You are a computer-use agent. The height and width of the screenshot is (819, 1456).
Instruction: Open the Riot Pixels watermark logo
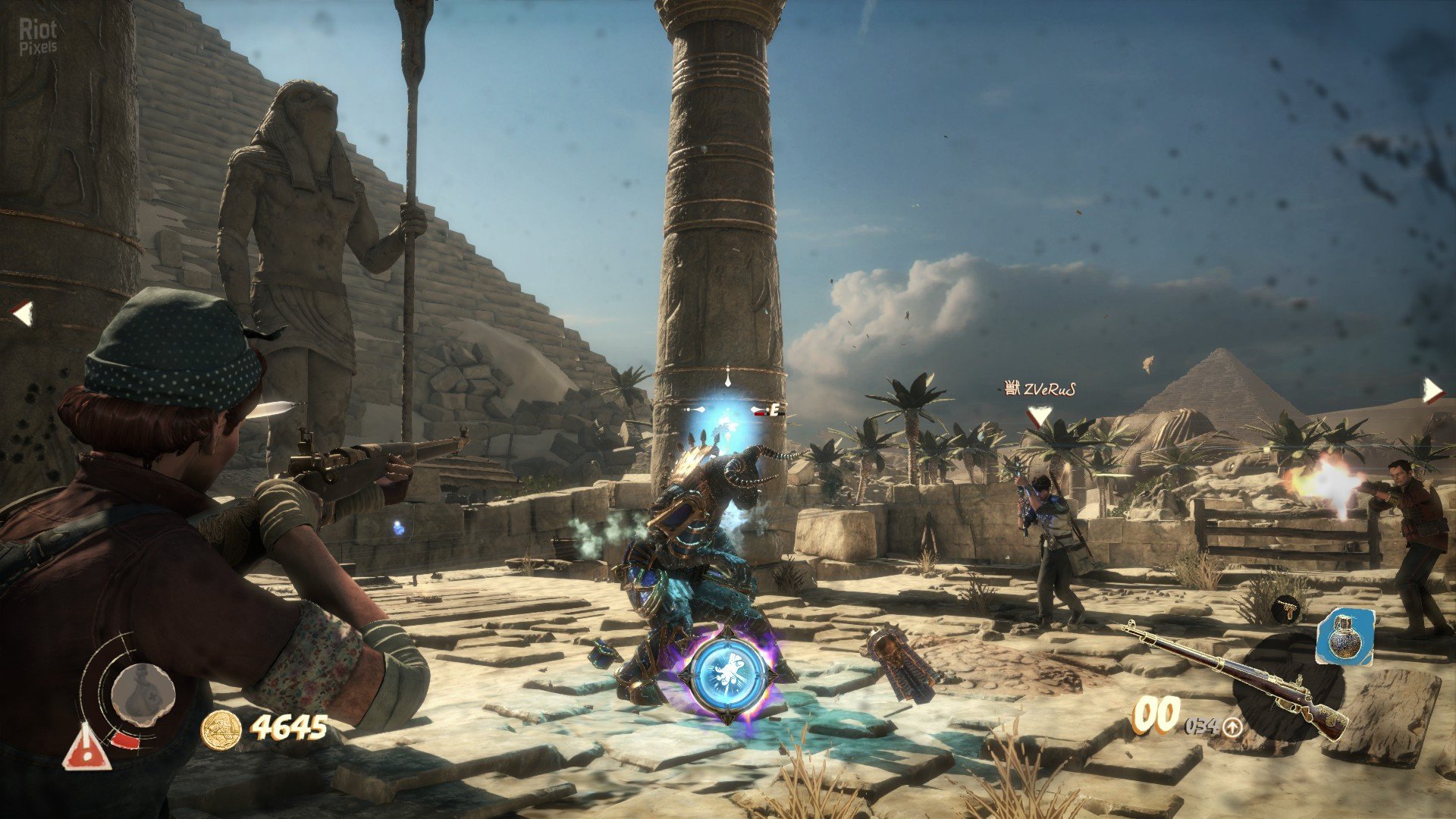[x=37, y=36]
